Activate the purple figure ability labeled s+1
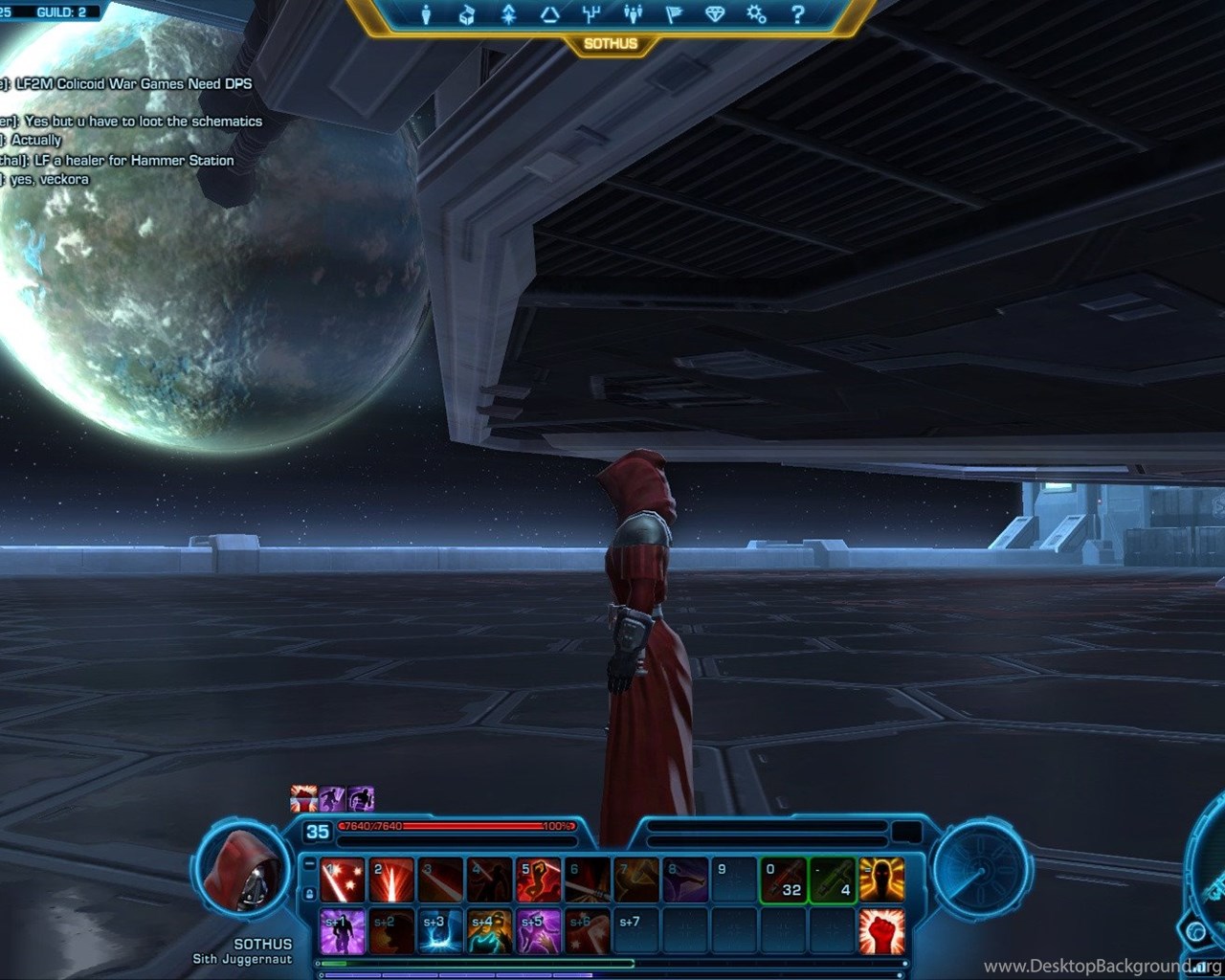 342,931
